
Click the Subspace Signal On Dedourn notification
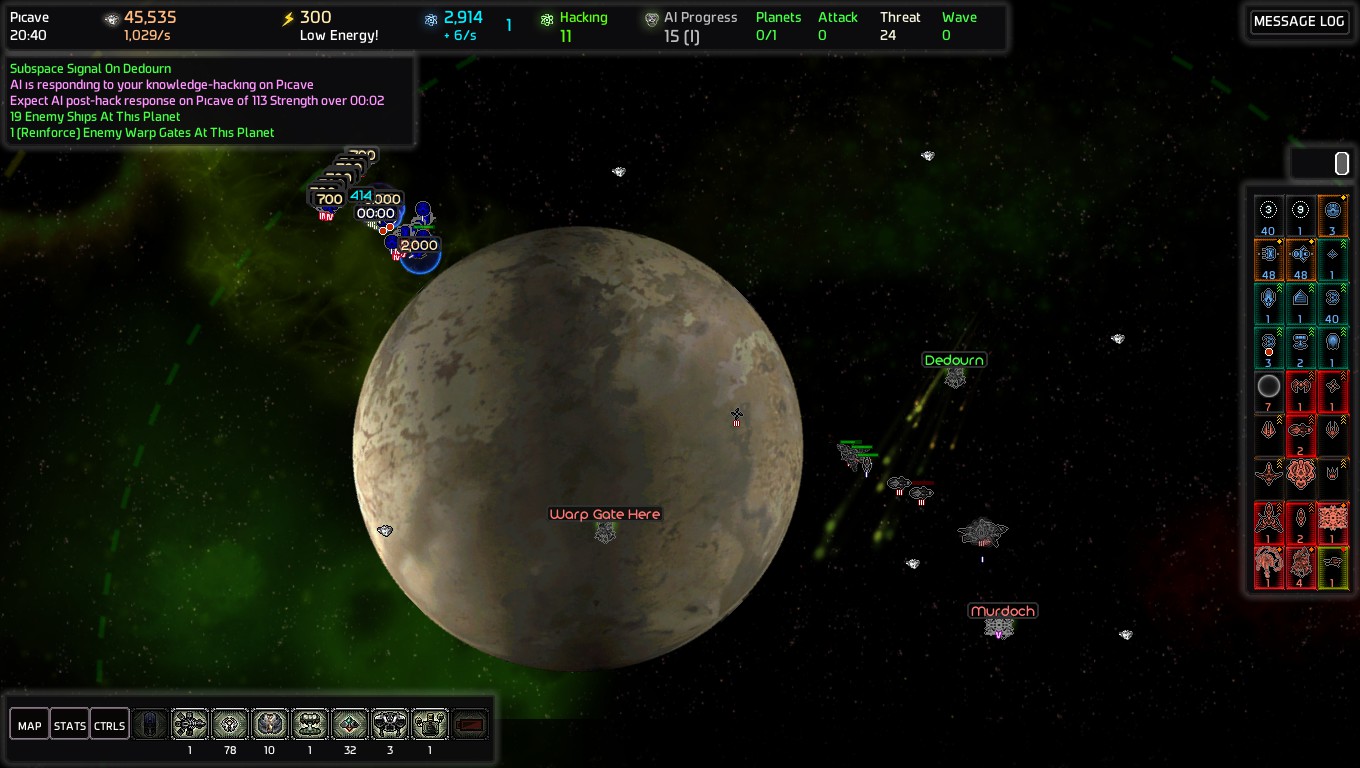coord(90,69)
